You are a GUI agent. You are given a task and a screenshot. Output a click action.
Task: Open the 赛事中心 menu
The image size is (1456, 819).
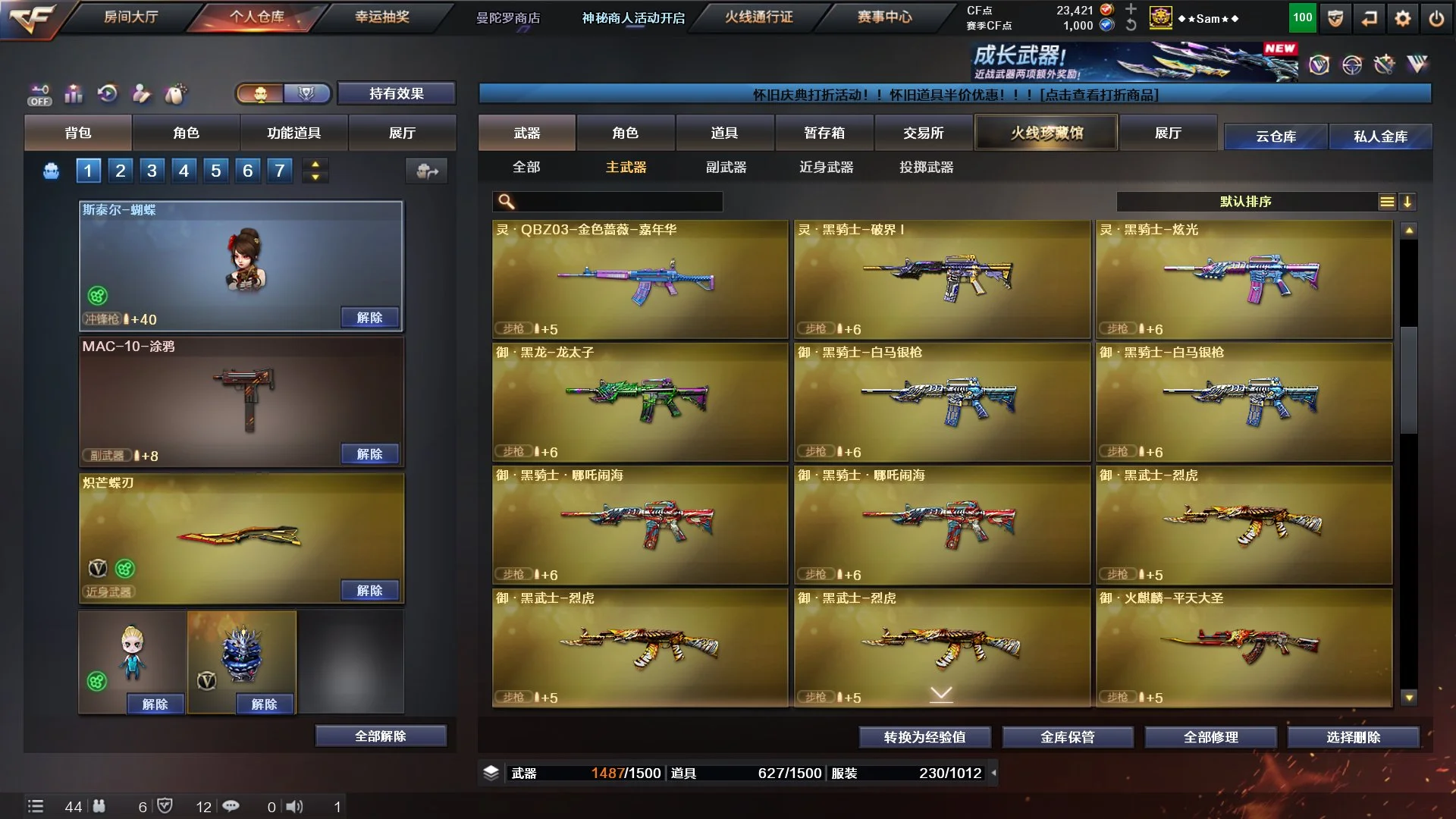coord(884,17)
